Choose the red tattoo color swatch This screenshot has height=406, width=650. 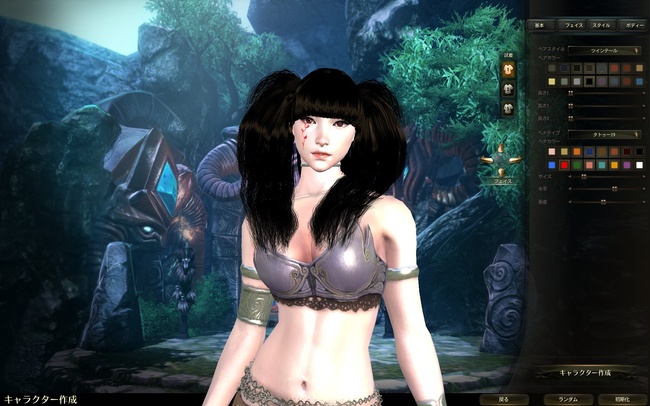tap(564, 164)
